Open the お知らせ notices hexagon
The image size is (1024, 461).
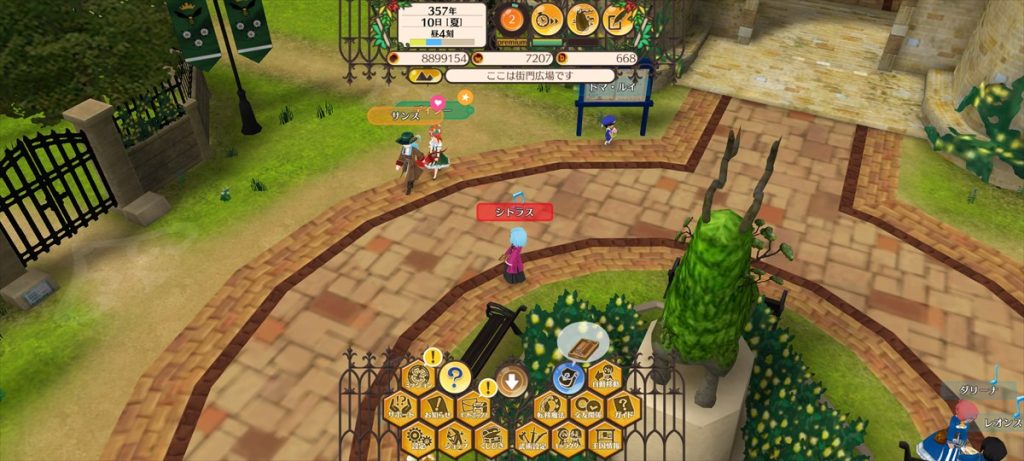pos(436,407)
